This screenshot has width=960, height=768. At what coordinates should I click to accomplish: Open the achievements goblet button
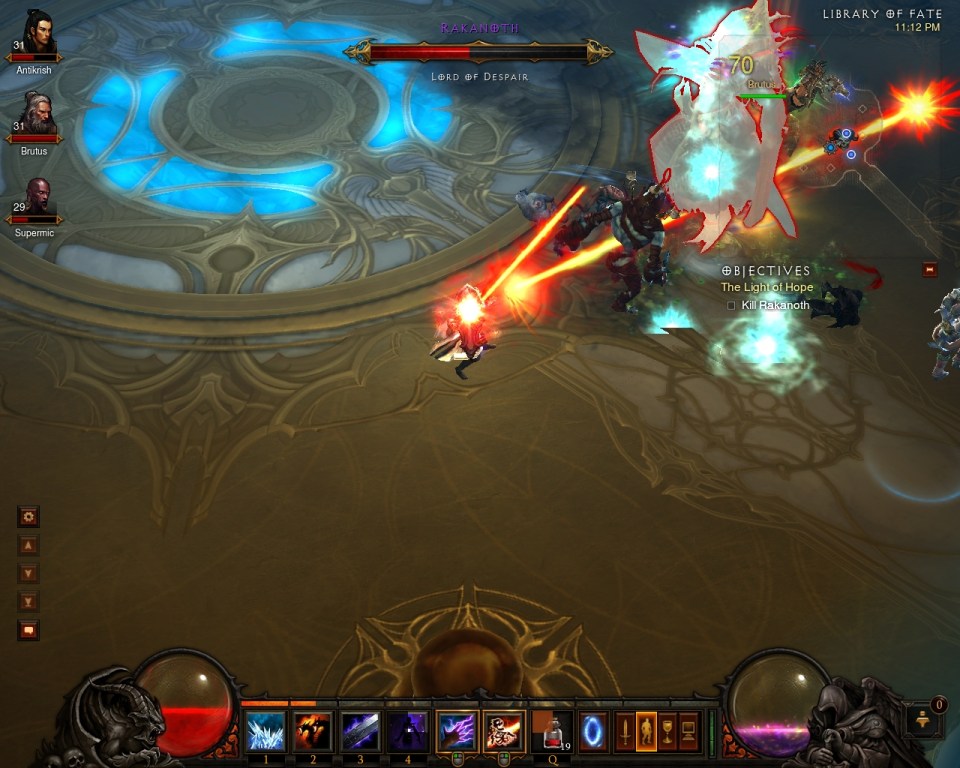[x=667, y=731]
